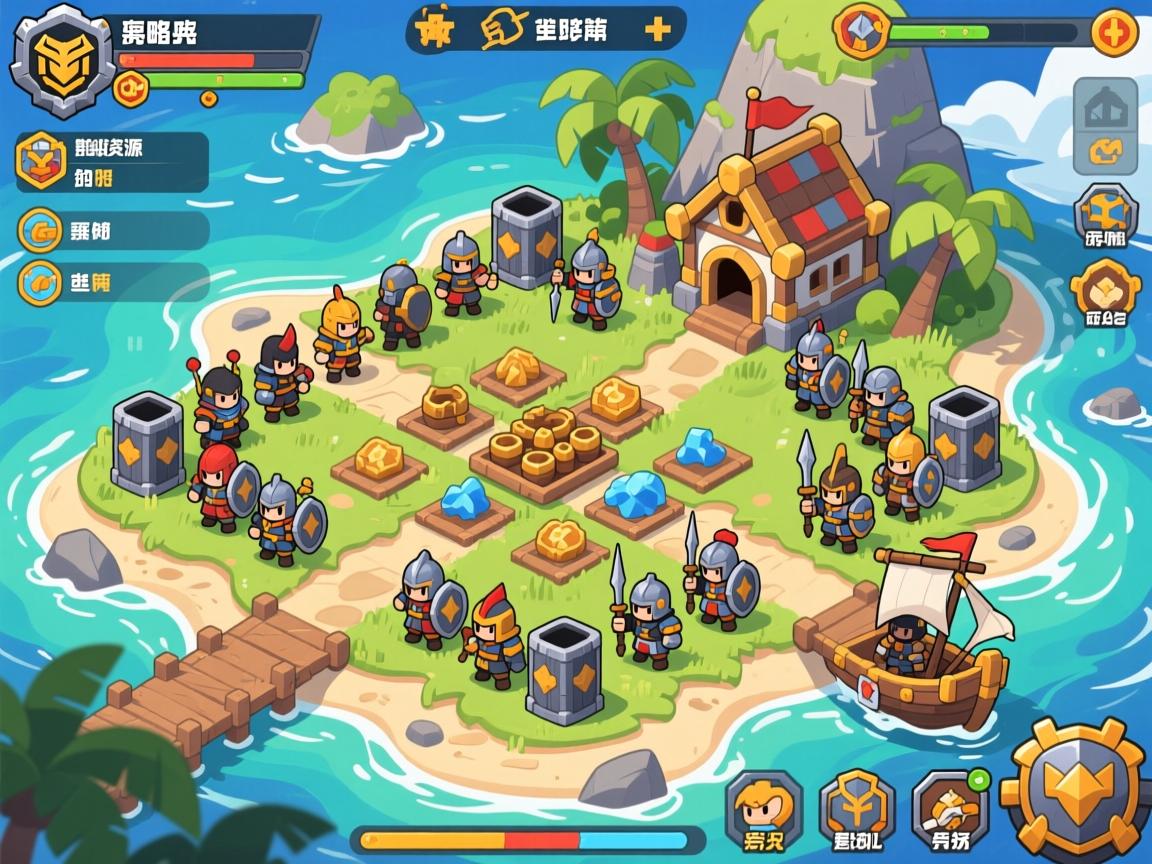
Task: Click the greyed-out house icon
Action: [x=1105, y=106]
